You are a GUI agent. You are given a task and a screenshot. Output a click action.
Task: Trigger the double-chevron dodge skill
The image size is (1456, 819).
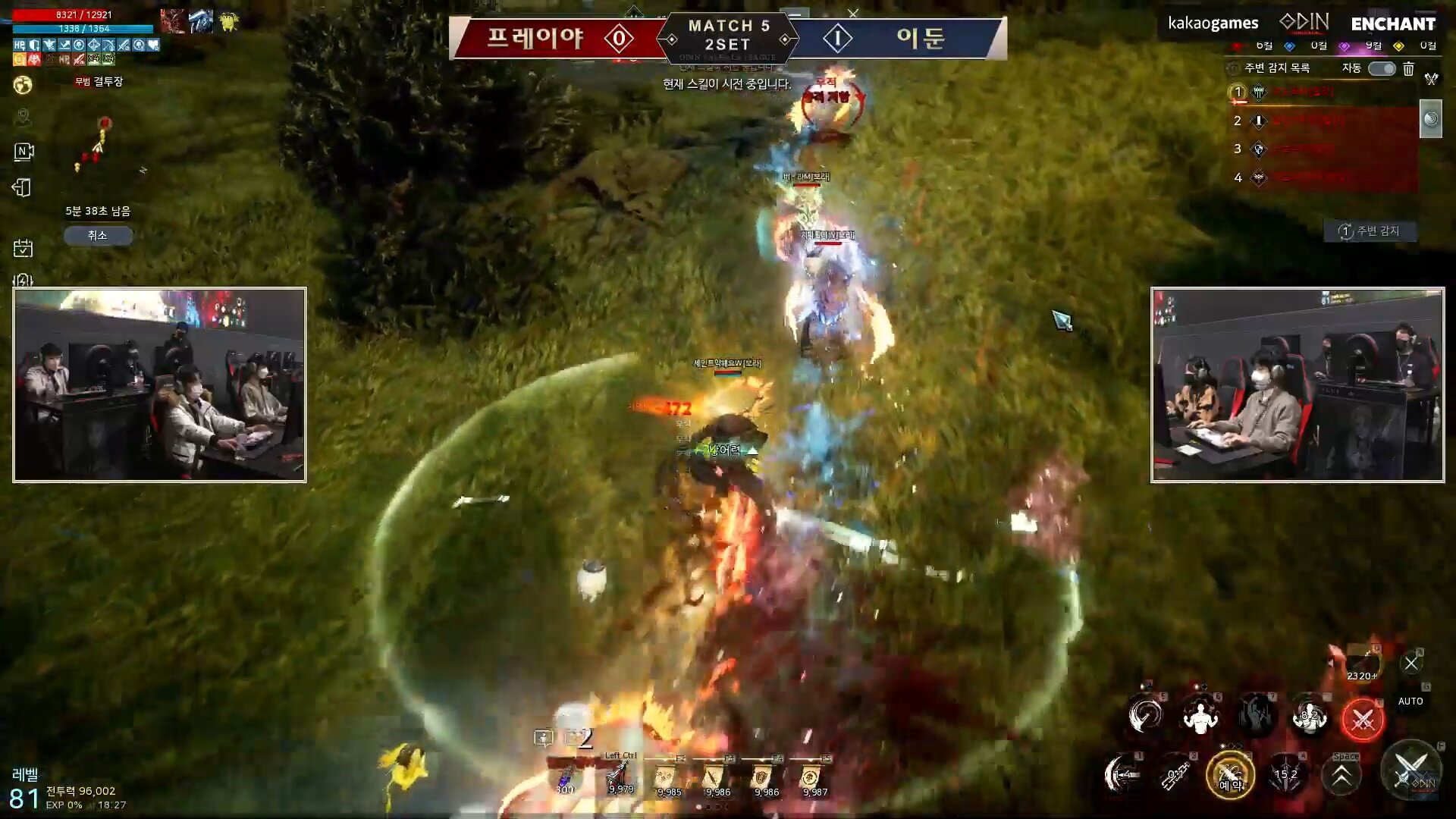[1341, 775]
